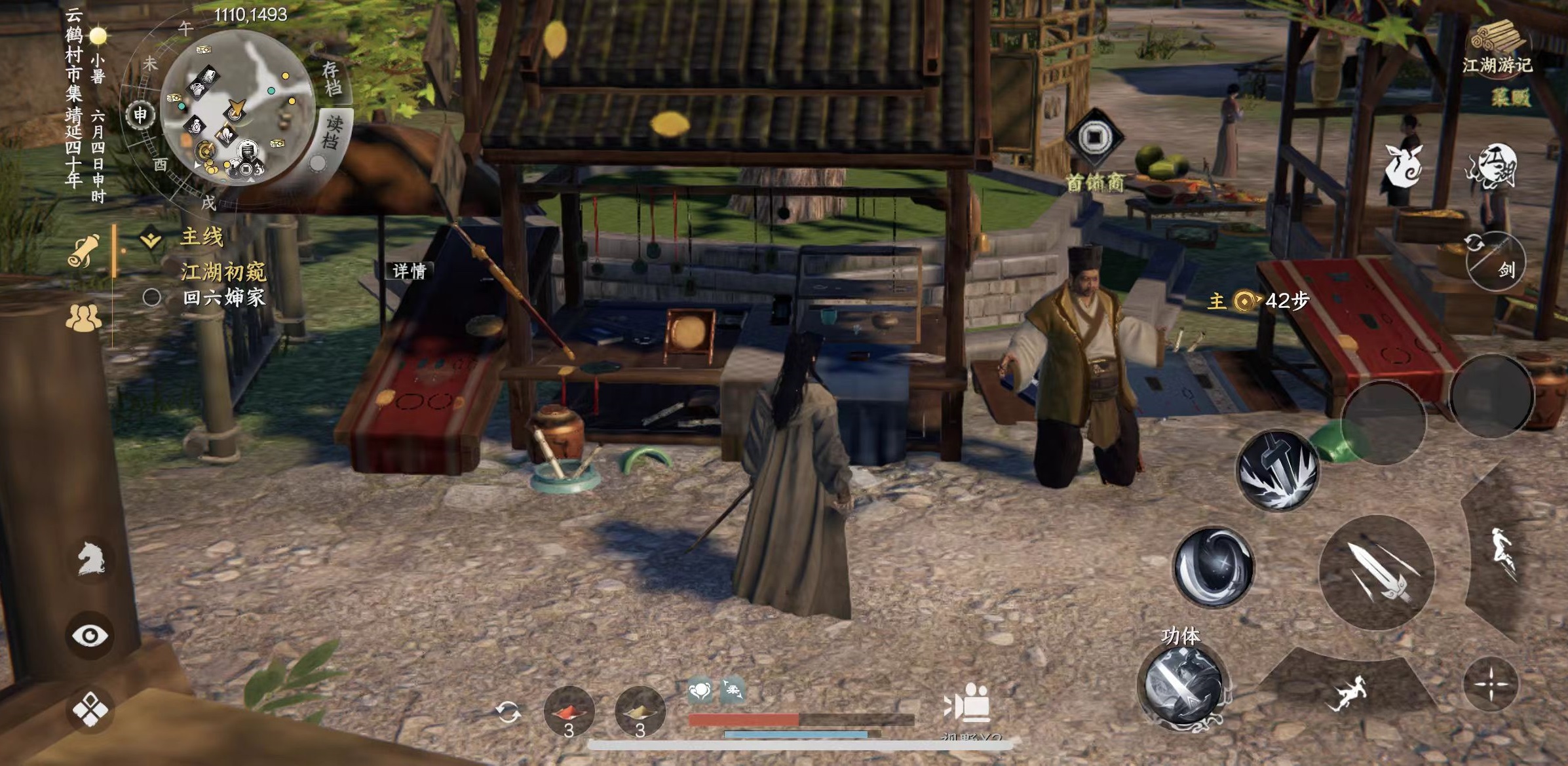Attack with the sword button
This screenshot has width=1568, height=766.
click(1376, 572)
